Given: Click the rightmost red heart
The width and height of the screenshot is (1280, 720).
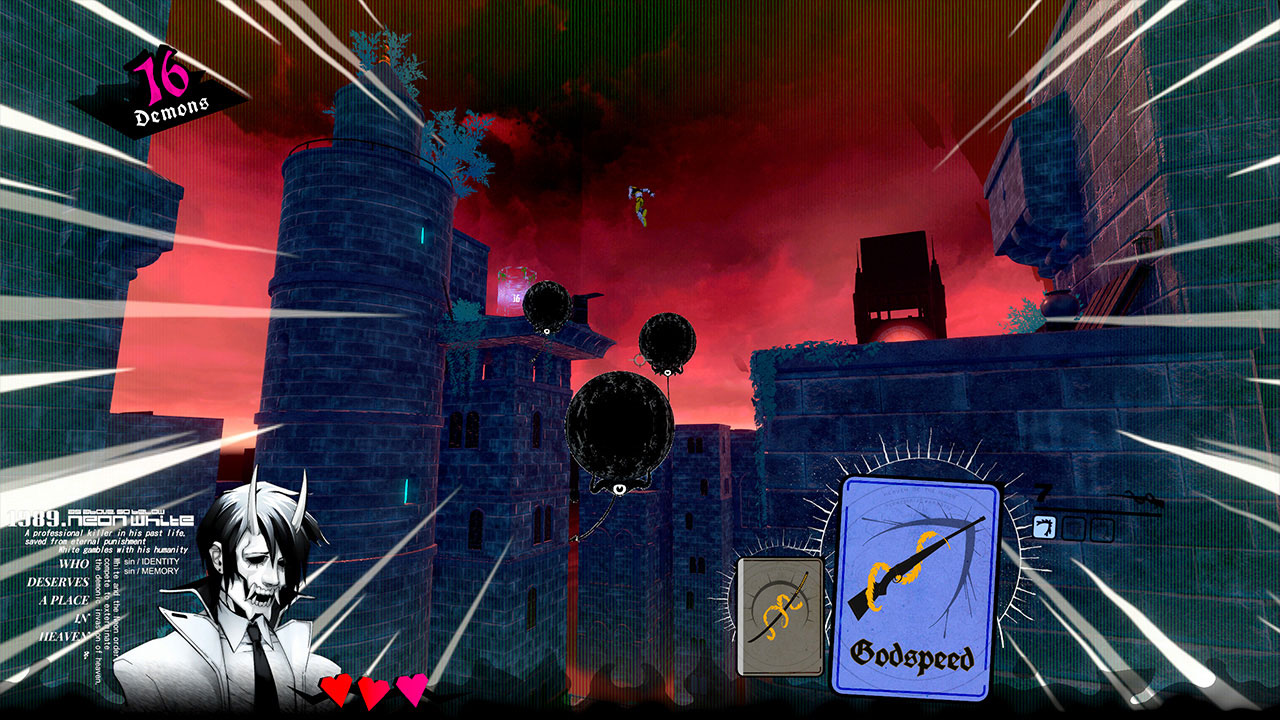Looking at the screenshot, I should coord(412,690).
